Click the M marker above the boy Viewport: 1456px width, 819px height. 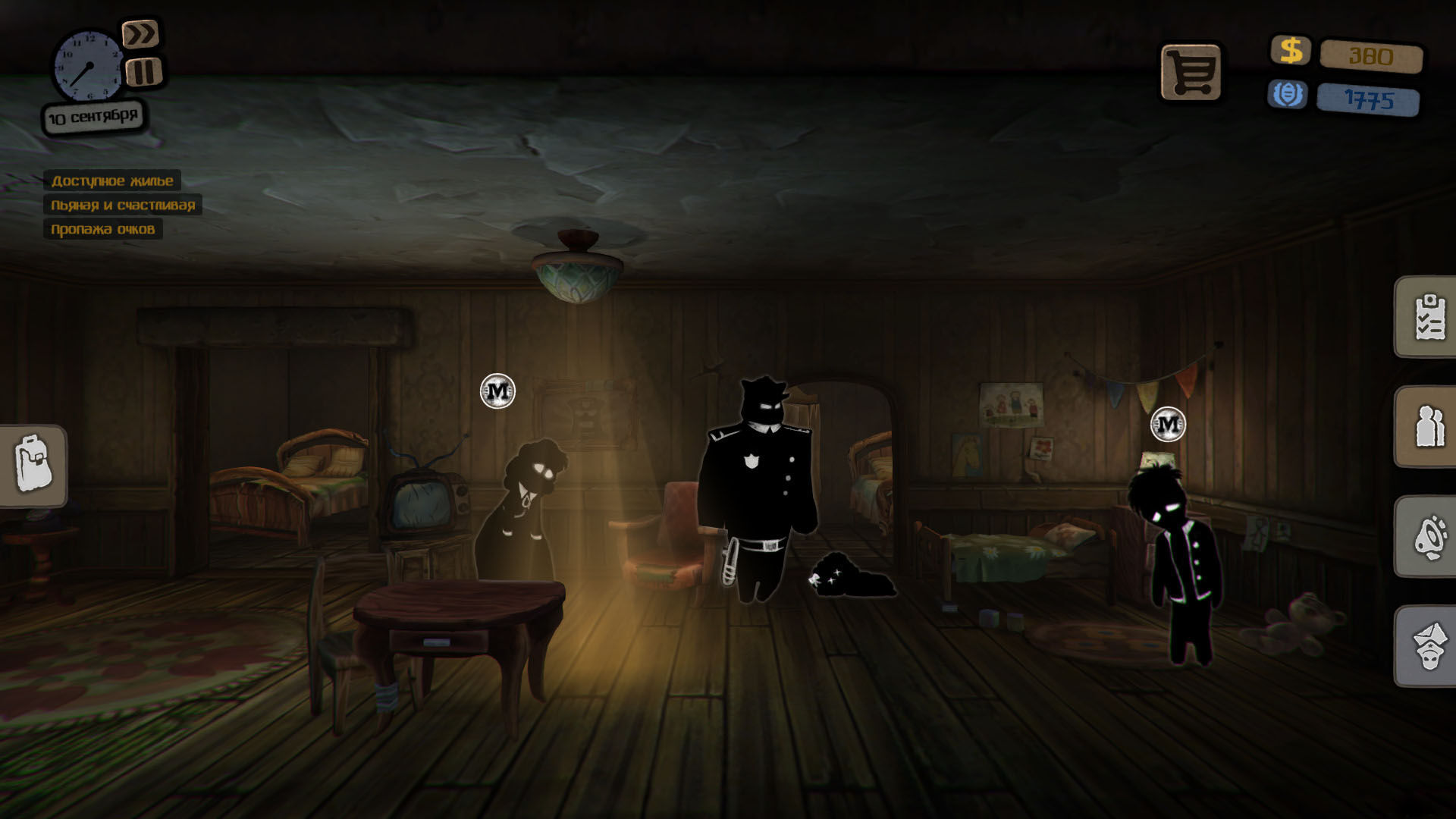1168,424
